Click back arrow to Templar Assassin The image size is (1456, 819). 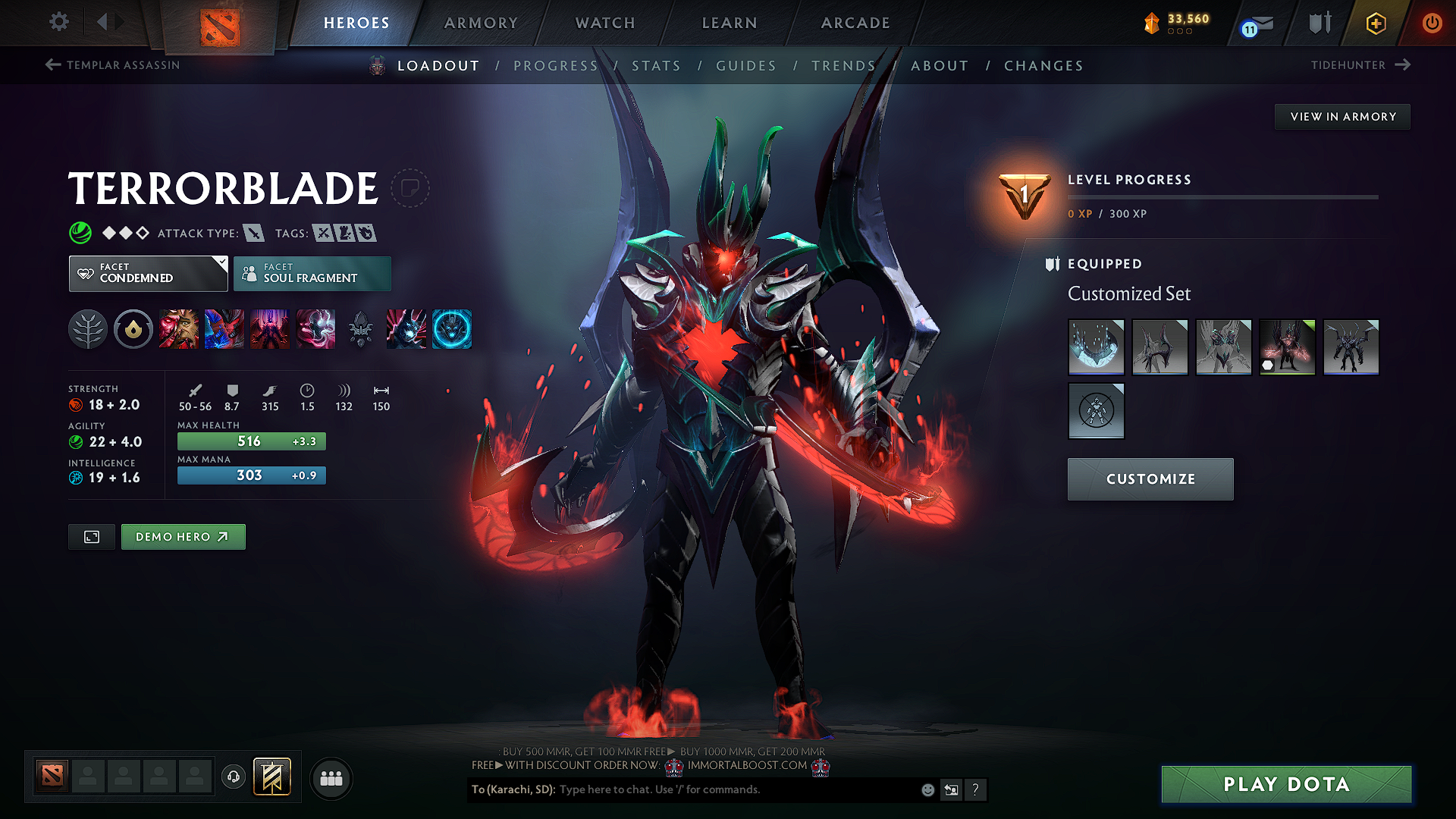click(52, 65)
